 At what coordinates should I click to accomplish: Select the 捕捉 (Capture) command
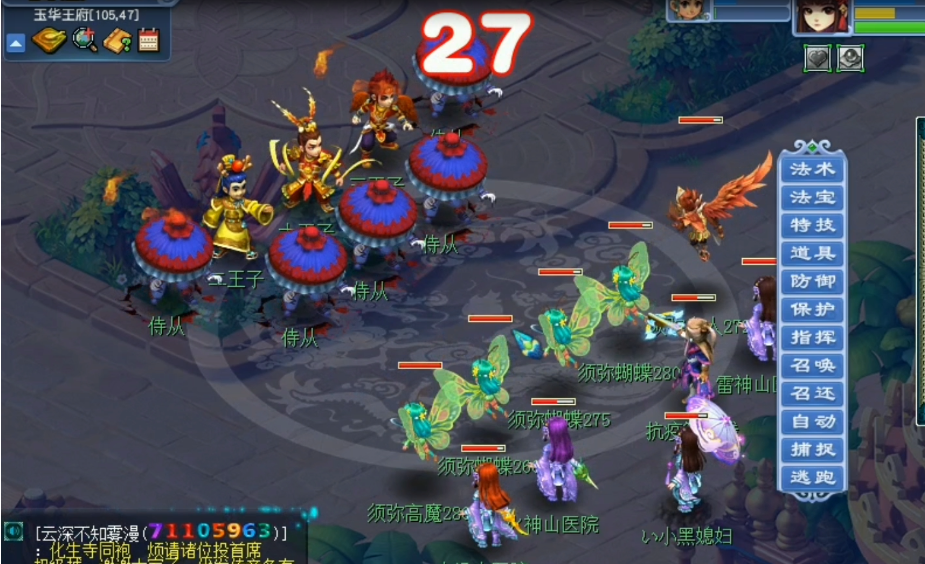[x=812, y=449]
